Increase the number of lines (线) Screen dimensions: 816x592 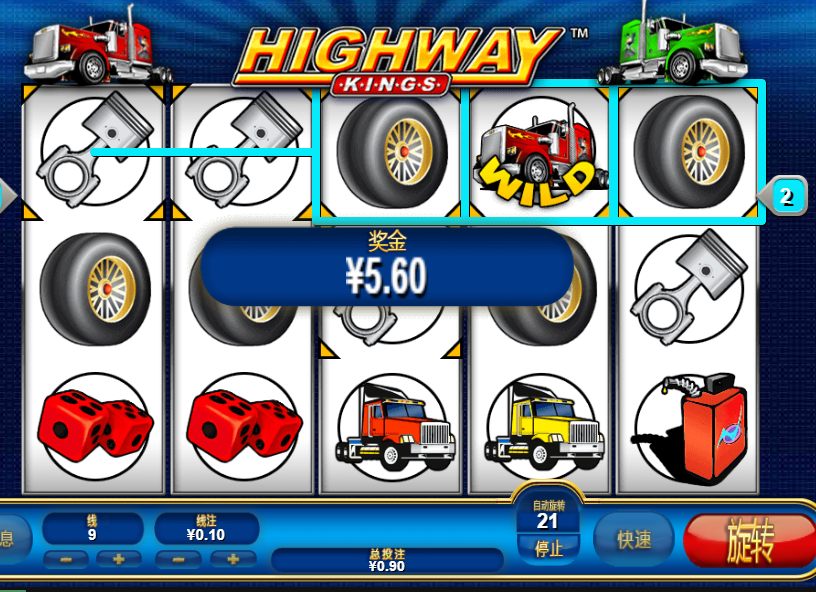pos(119,558)
